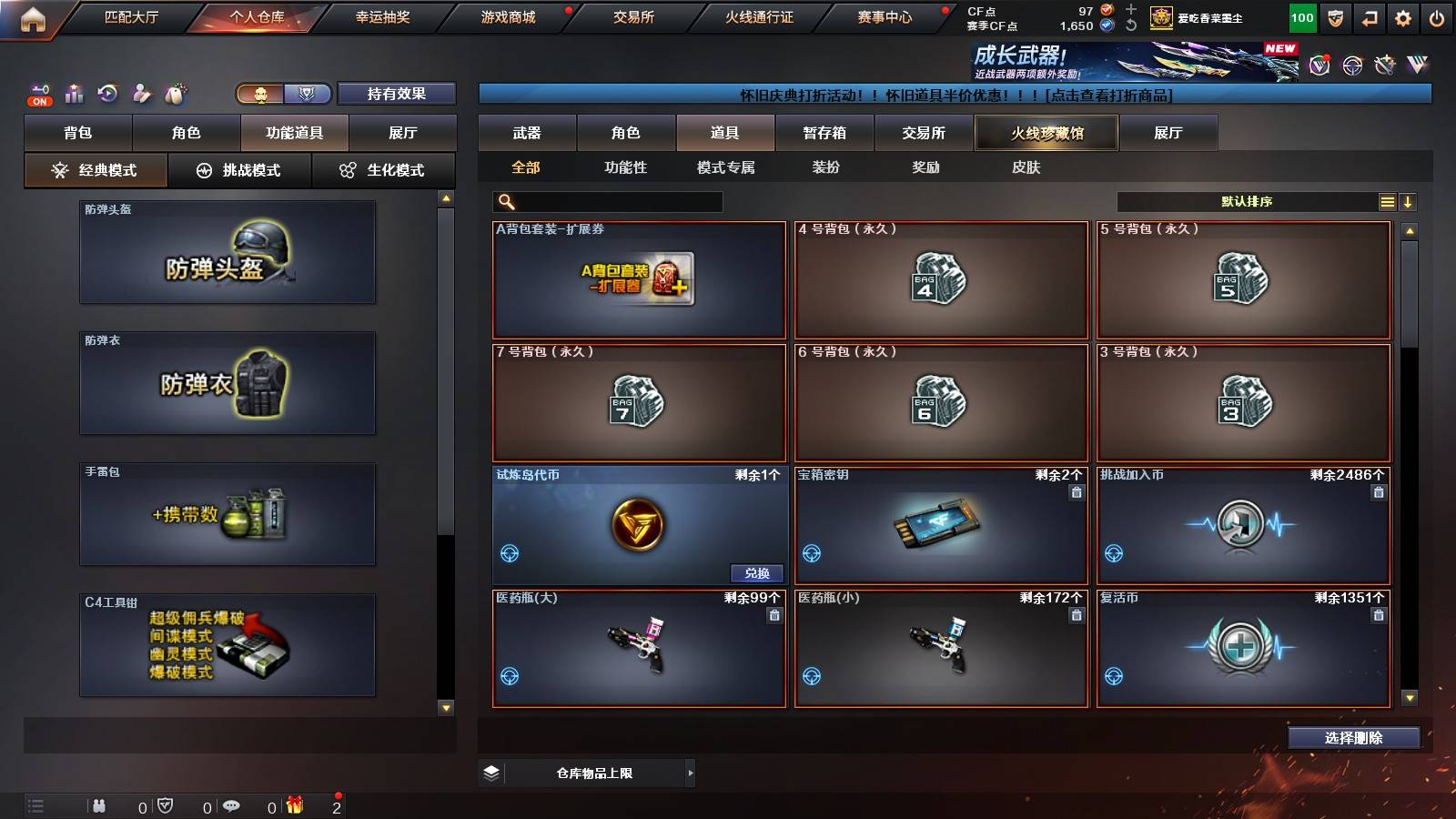Screen dimensions: 1456x819
Task: Delete 宝箱密钥 using its trash icon
Action: pos(1075,492)
